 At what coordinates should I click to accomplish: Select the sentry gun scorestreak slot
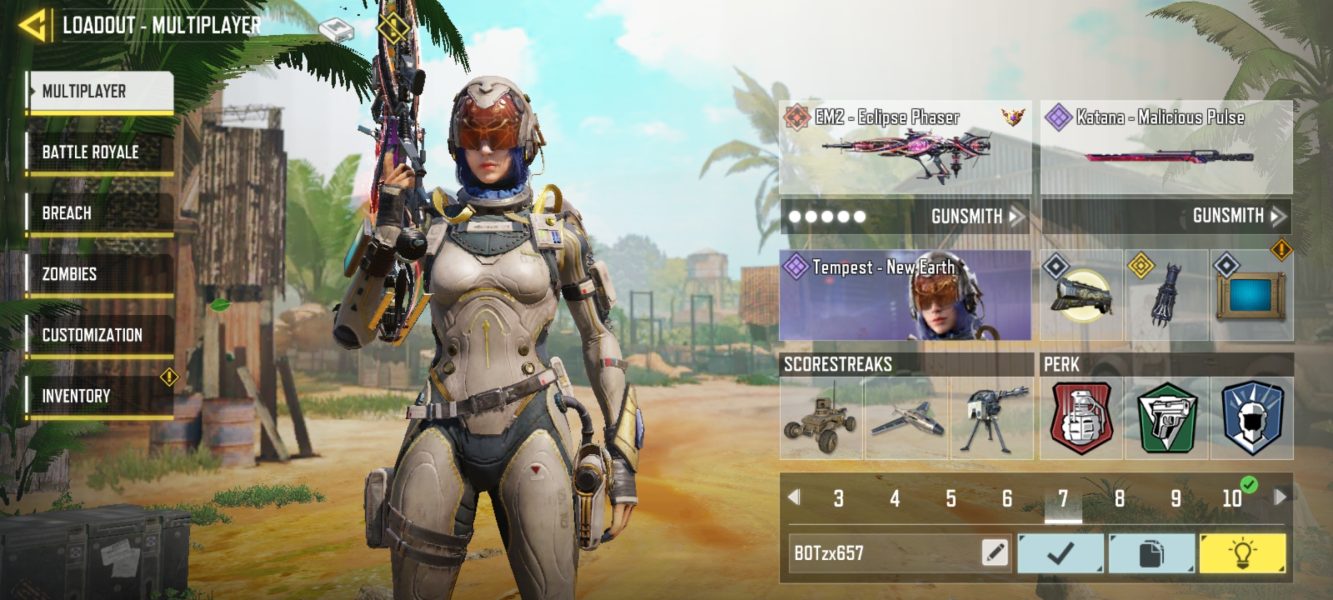point(991,418)
